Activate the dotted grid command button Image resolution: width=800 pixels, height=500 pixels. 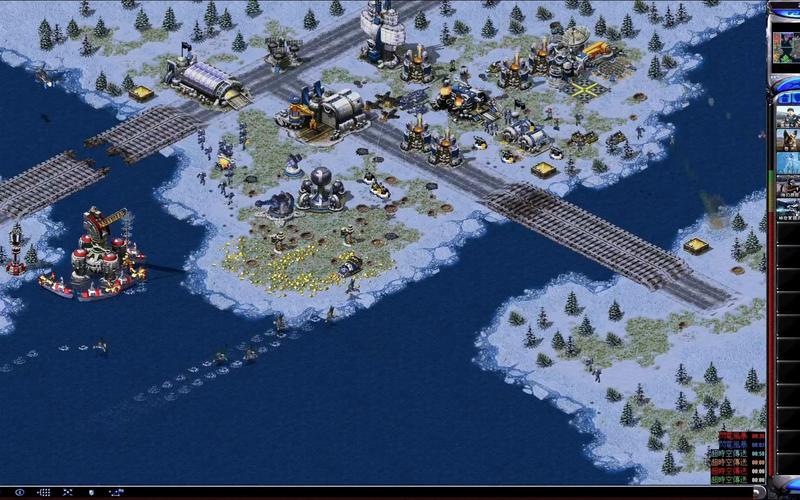pyautogui.click(x=43, y=492)
